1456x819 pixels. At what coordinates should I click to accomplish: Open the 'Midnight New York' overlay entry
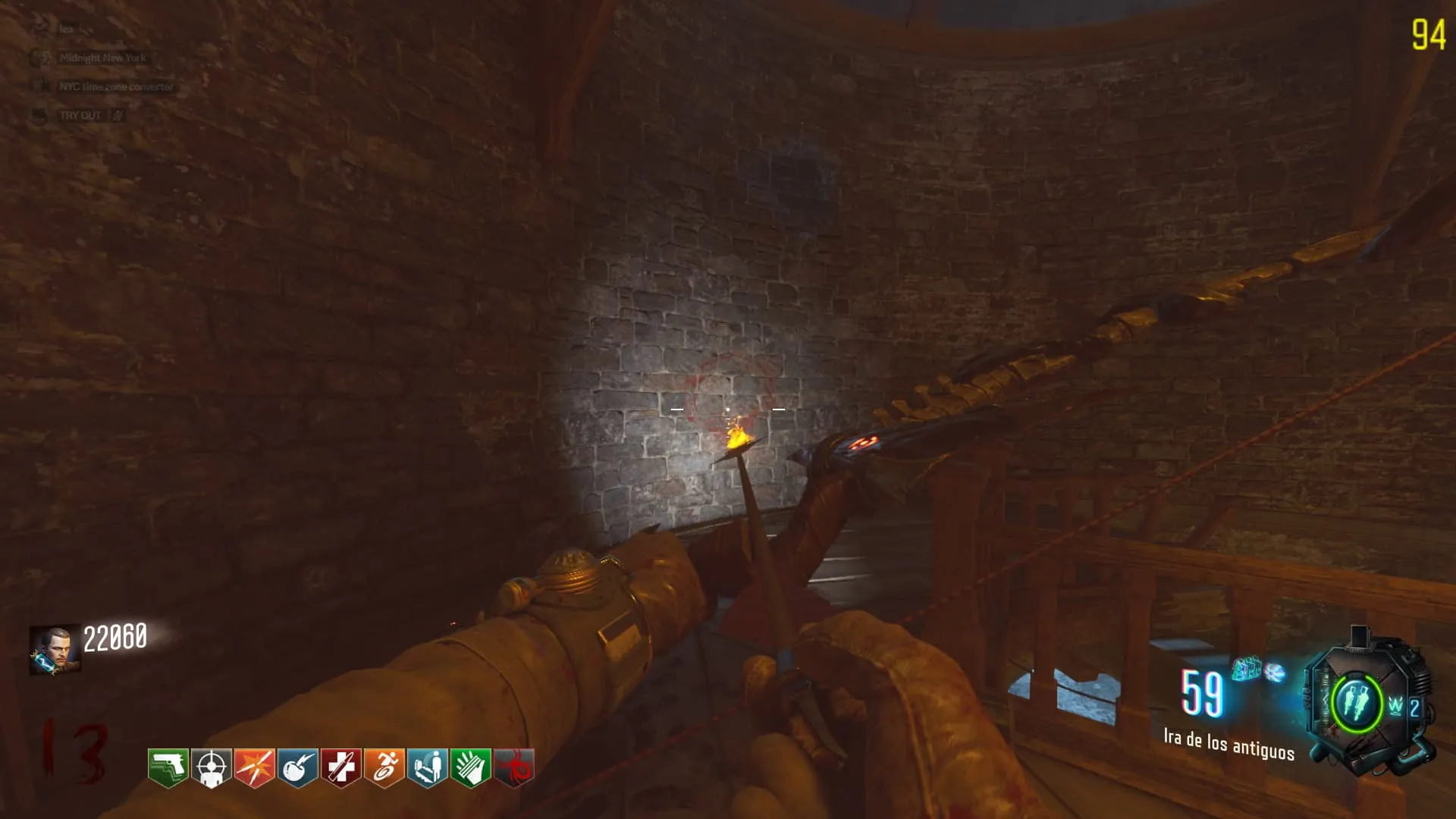[102, 58]
